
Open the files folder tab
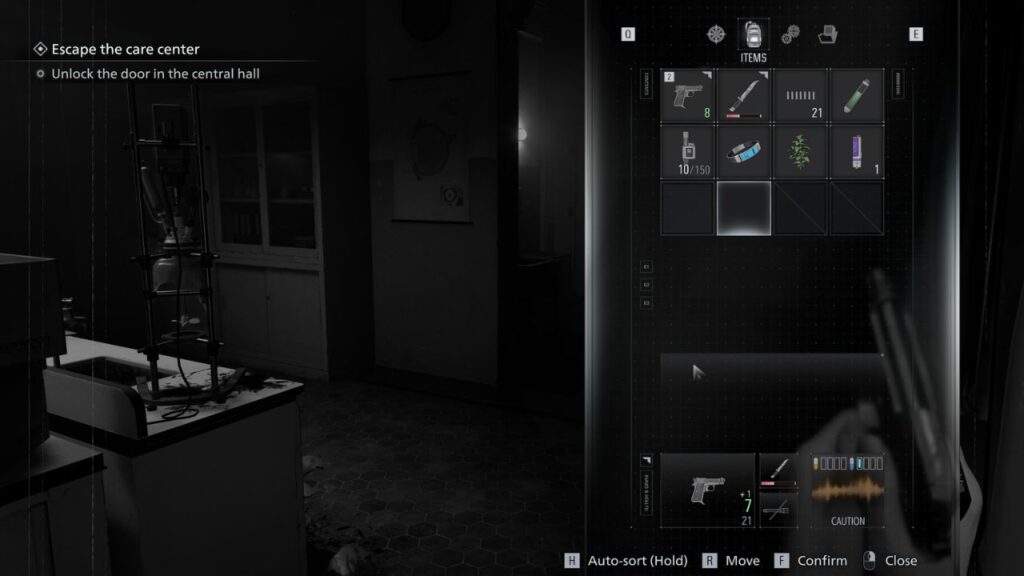(826, 34)
